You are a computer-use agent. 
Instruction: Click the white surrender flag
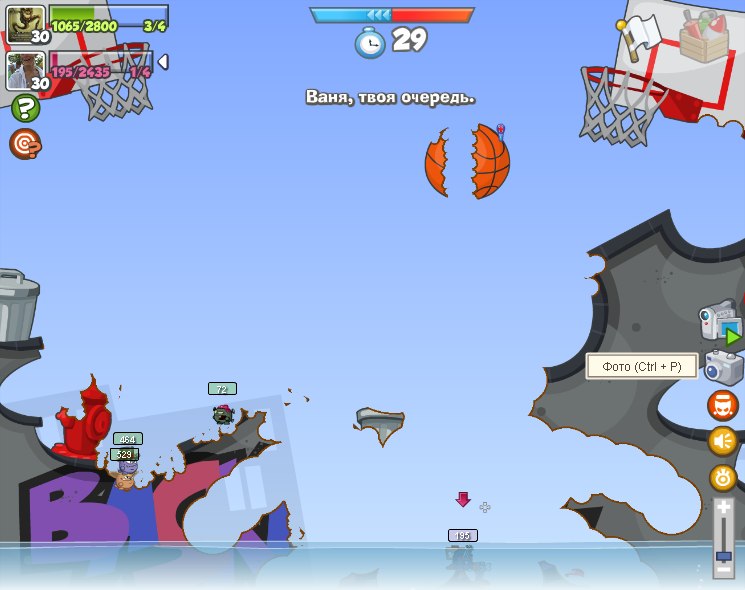click(638, 34)
